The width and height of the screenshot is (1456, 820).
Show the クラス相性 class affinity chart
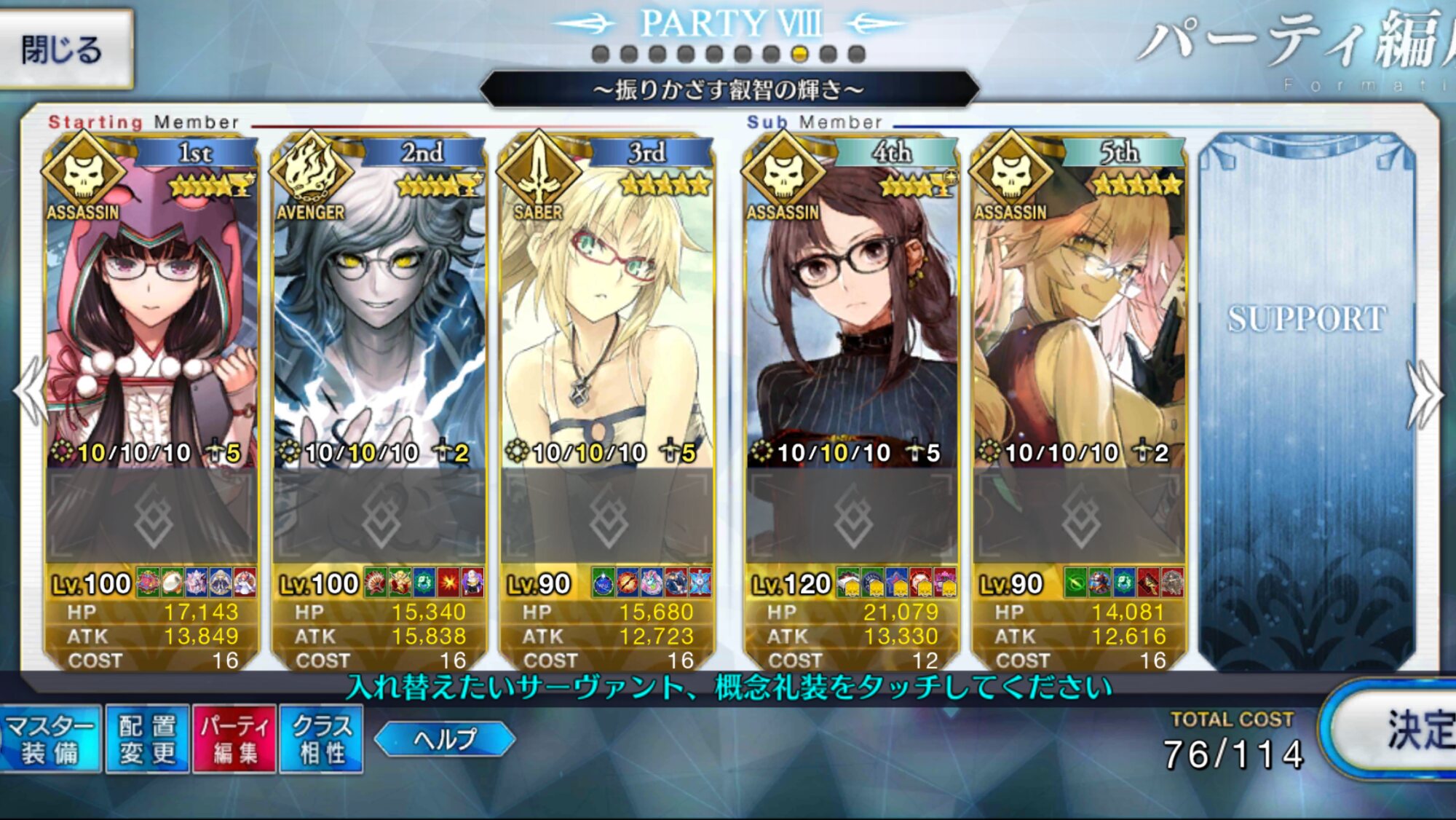point(322,739)
